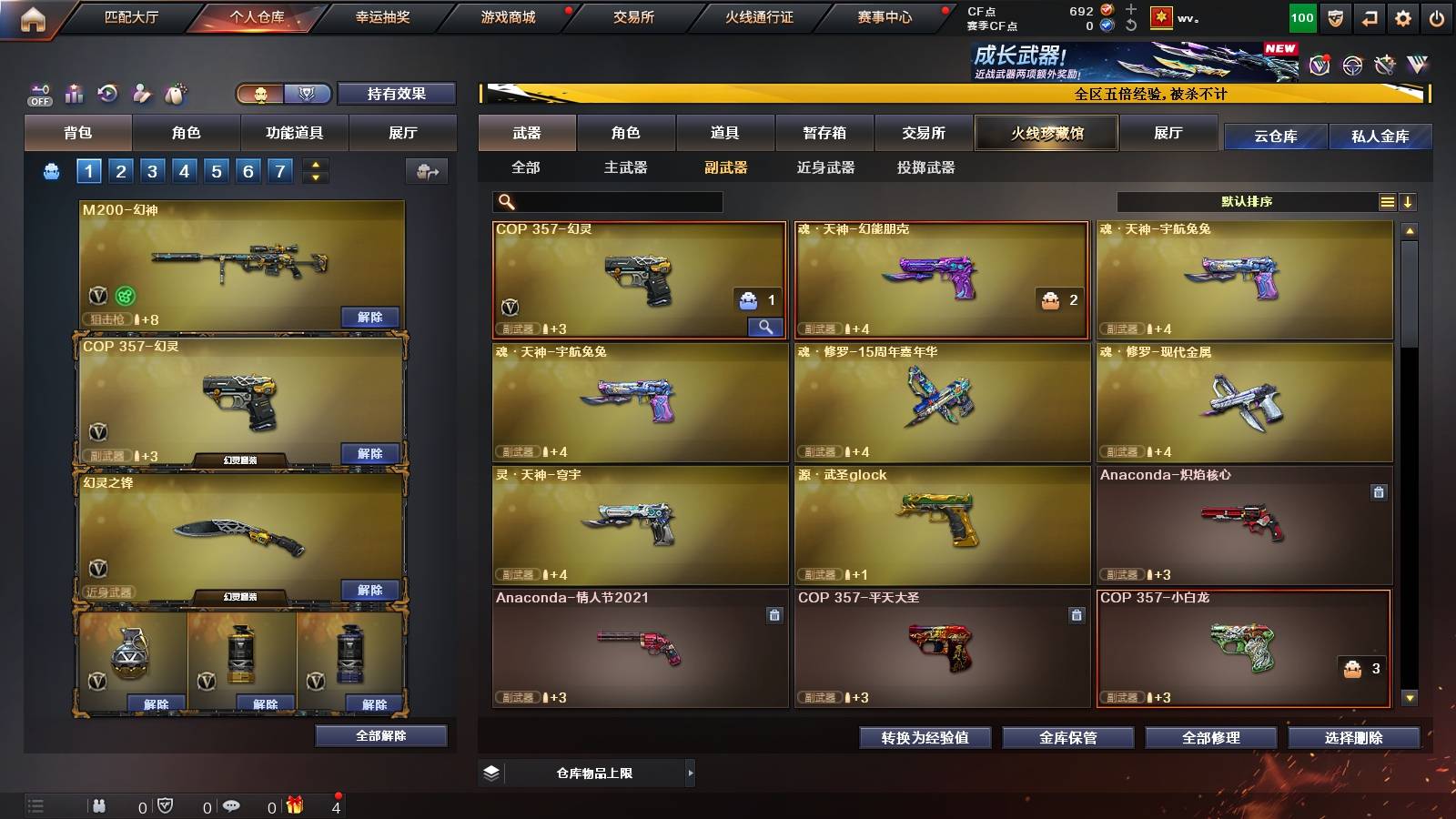Click the 全部解除 button in left panel
This screenshot has width=1456, height=819.
380,735
